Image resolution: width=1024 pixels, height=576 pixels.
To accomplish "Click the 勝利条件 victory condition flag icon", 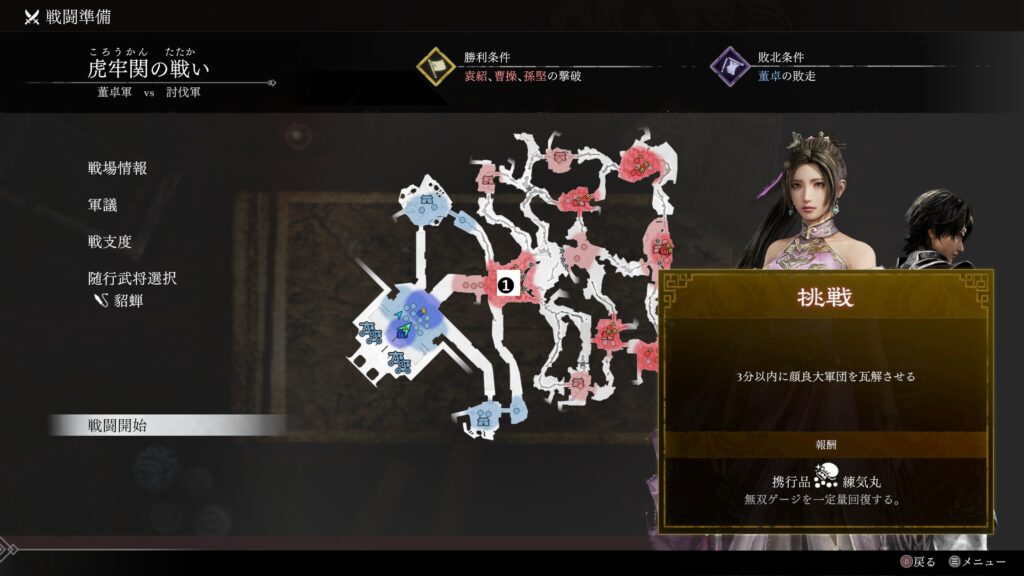I will (436, 67).
